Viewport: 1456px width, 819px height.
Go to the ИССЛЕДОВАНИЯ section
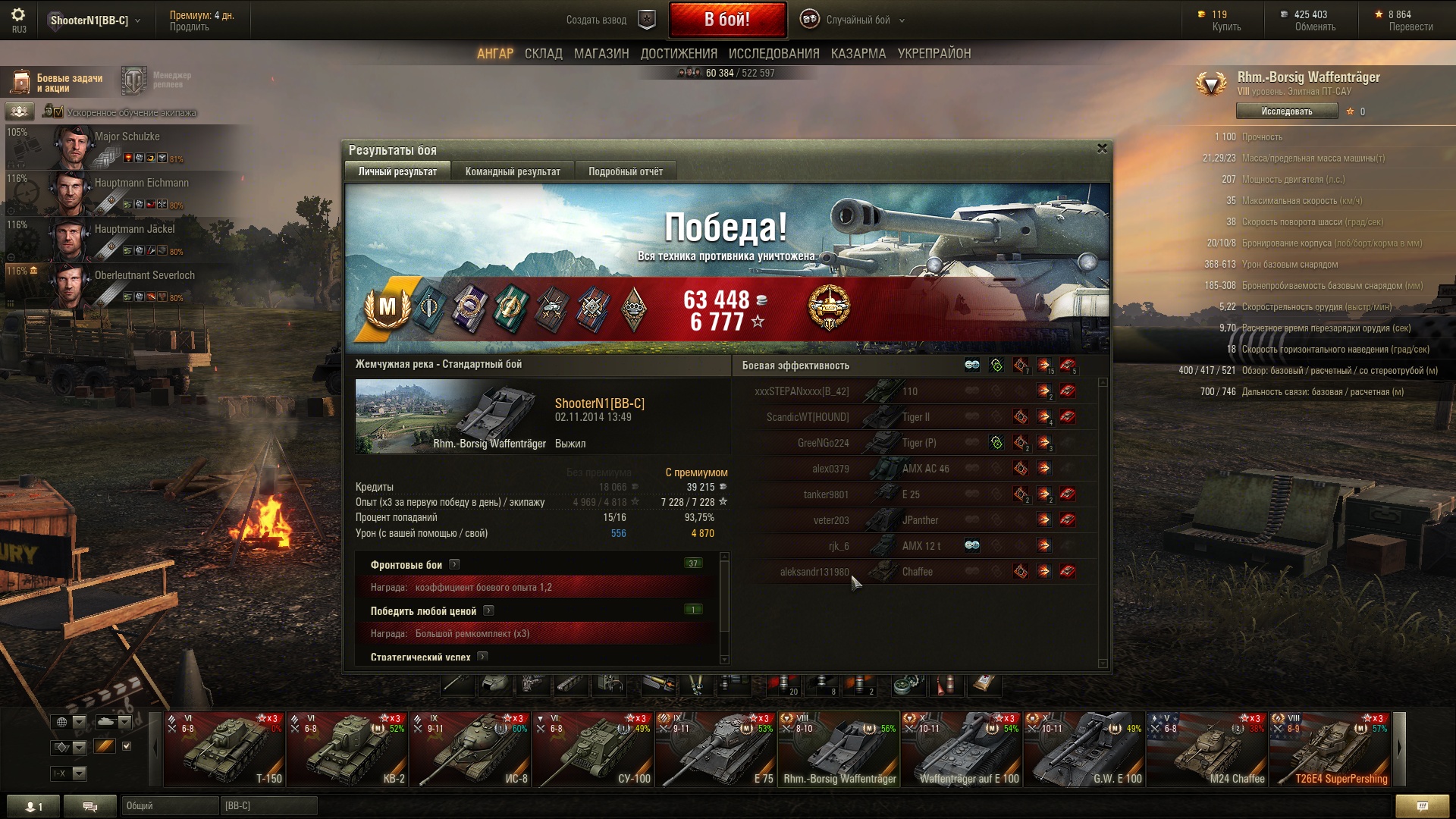[x=773, y=54]
